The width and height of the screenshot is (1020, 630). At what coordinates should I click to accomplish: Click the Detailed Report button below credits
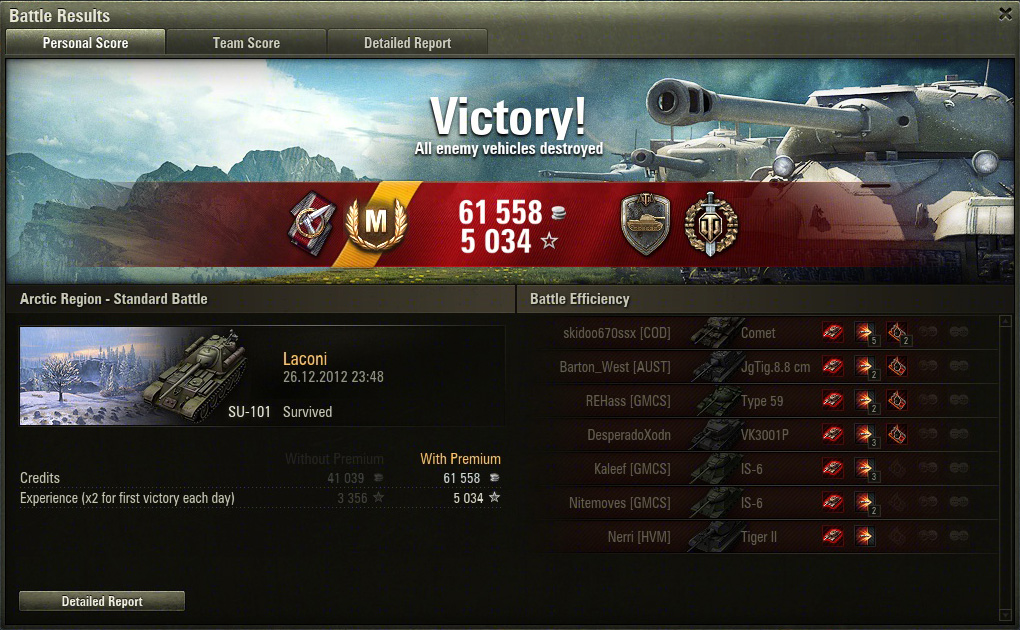102,601
